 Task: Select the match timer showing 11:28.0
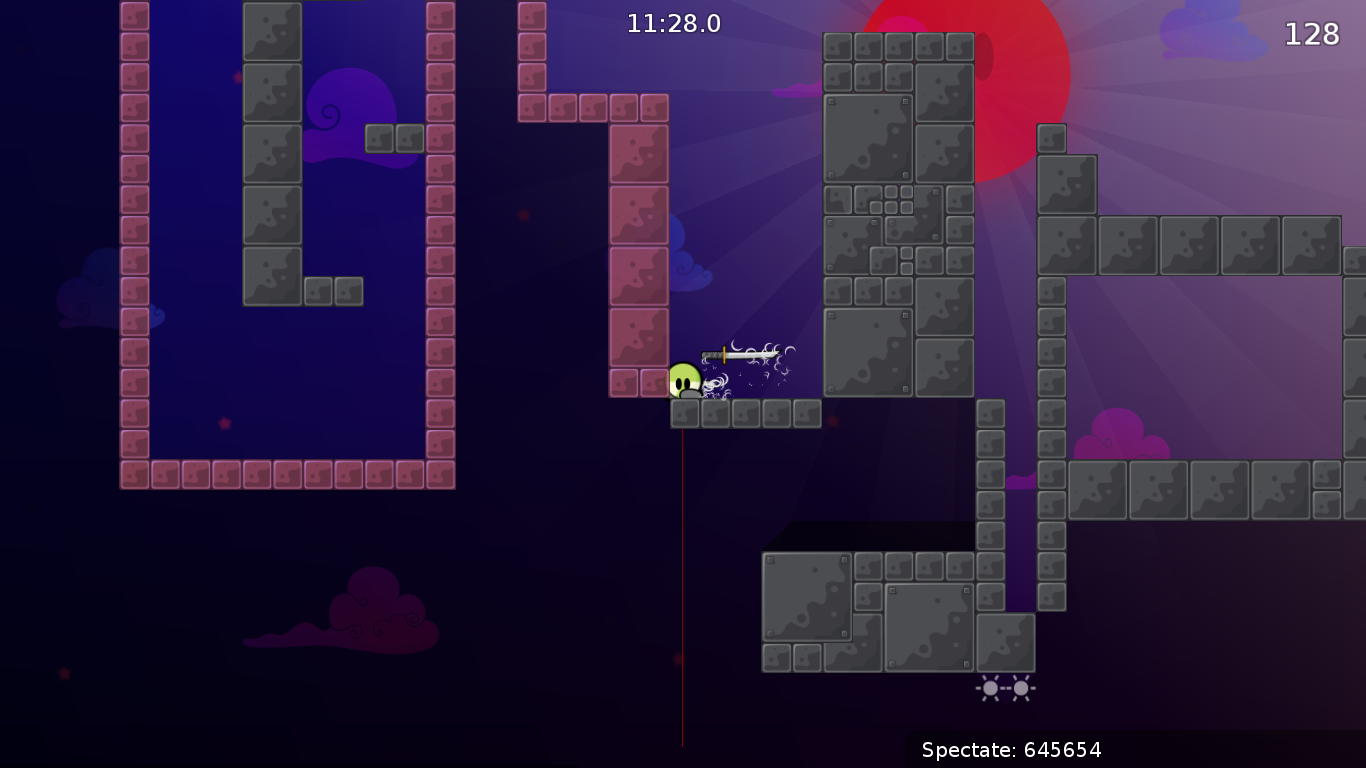(x=672, y=24)
